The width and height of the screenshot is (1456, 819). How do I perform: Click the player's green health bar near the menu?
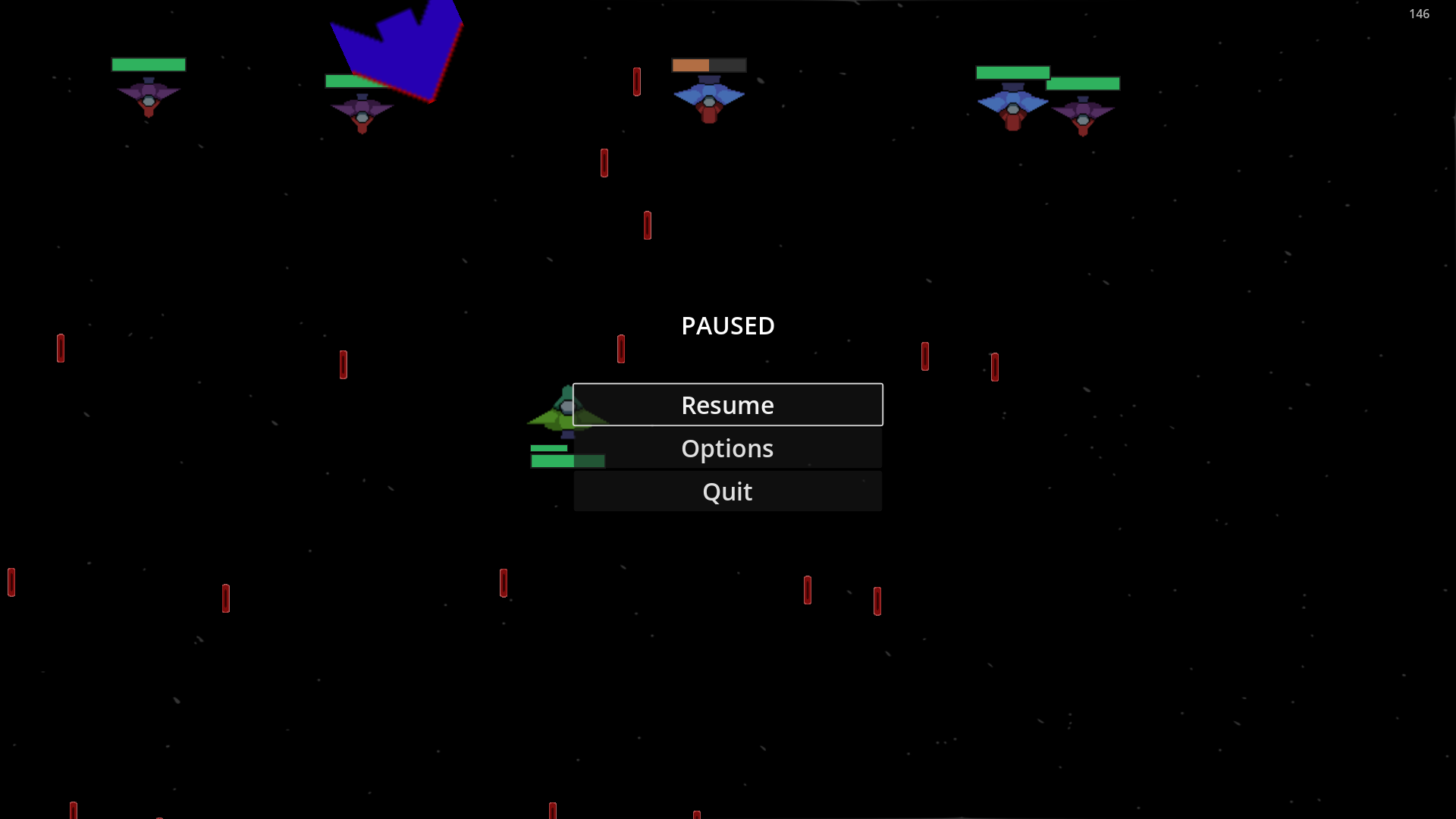tap(568, 460)
